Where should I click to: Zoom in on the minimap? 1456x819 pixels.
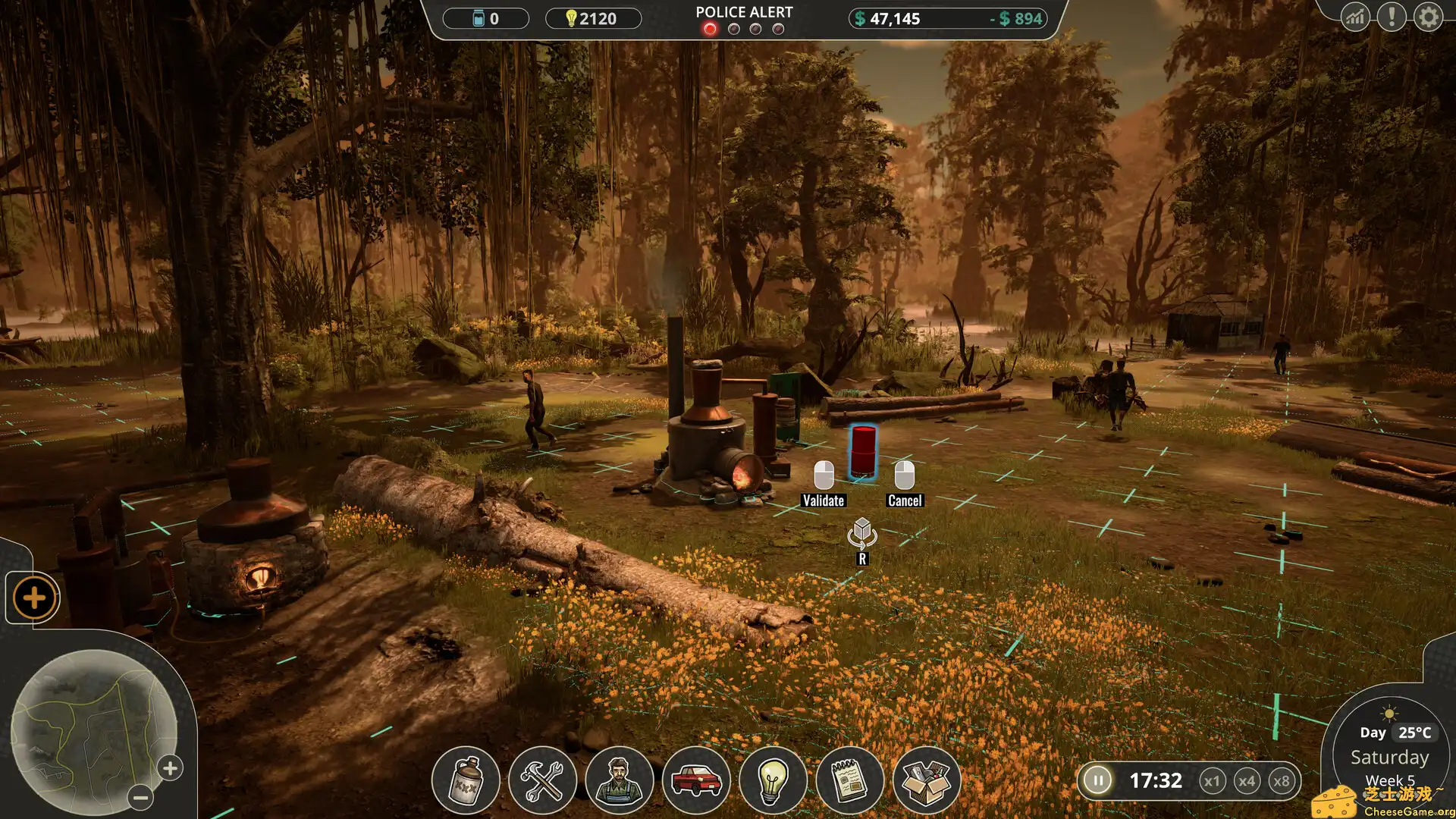tap(171, 768)
